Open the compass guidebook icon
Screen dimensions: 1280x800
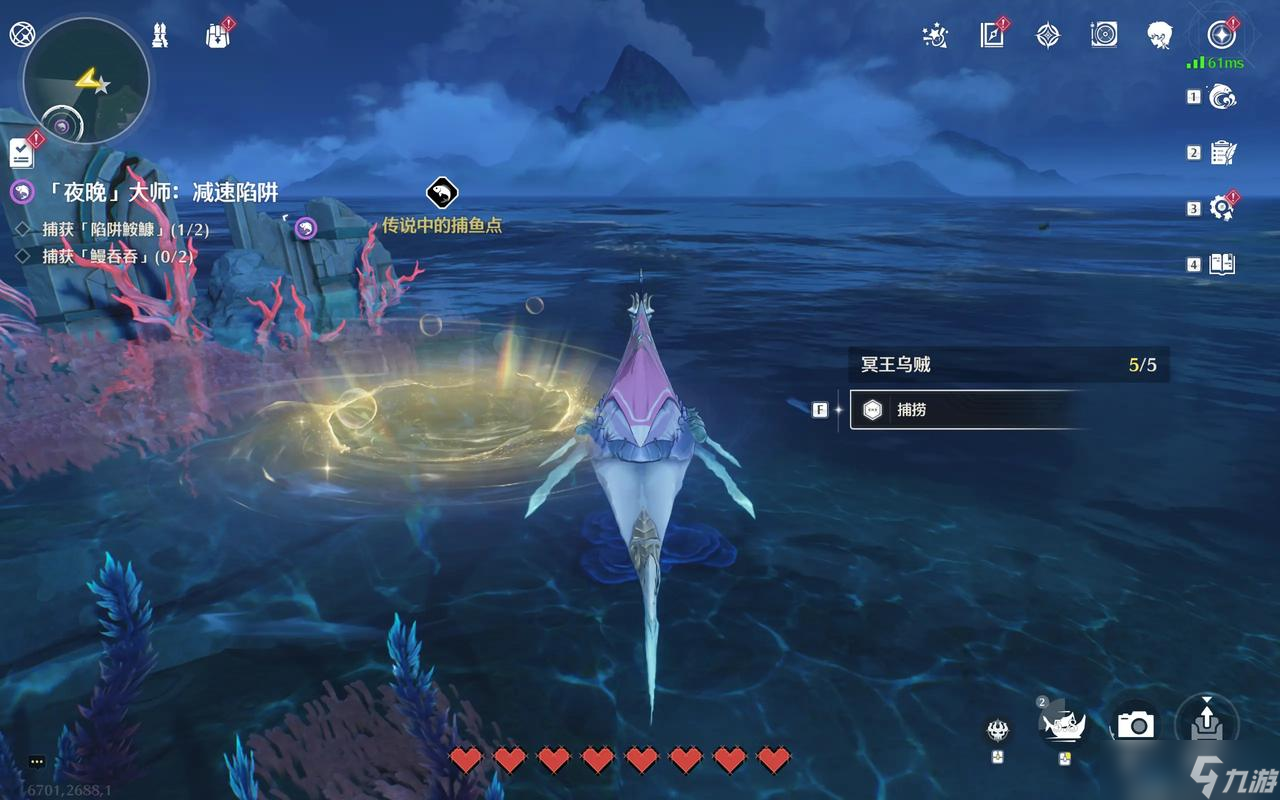pos(992,35)
